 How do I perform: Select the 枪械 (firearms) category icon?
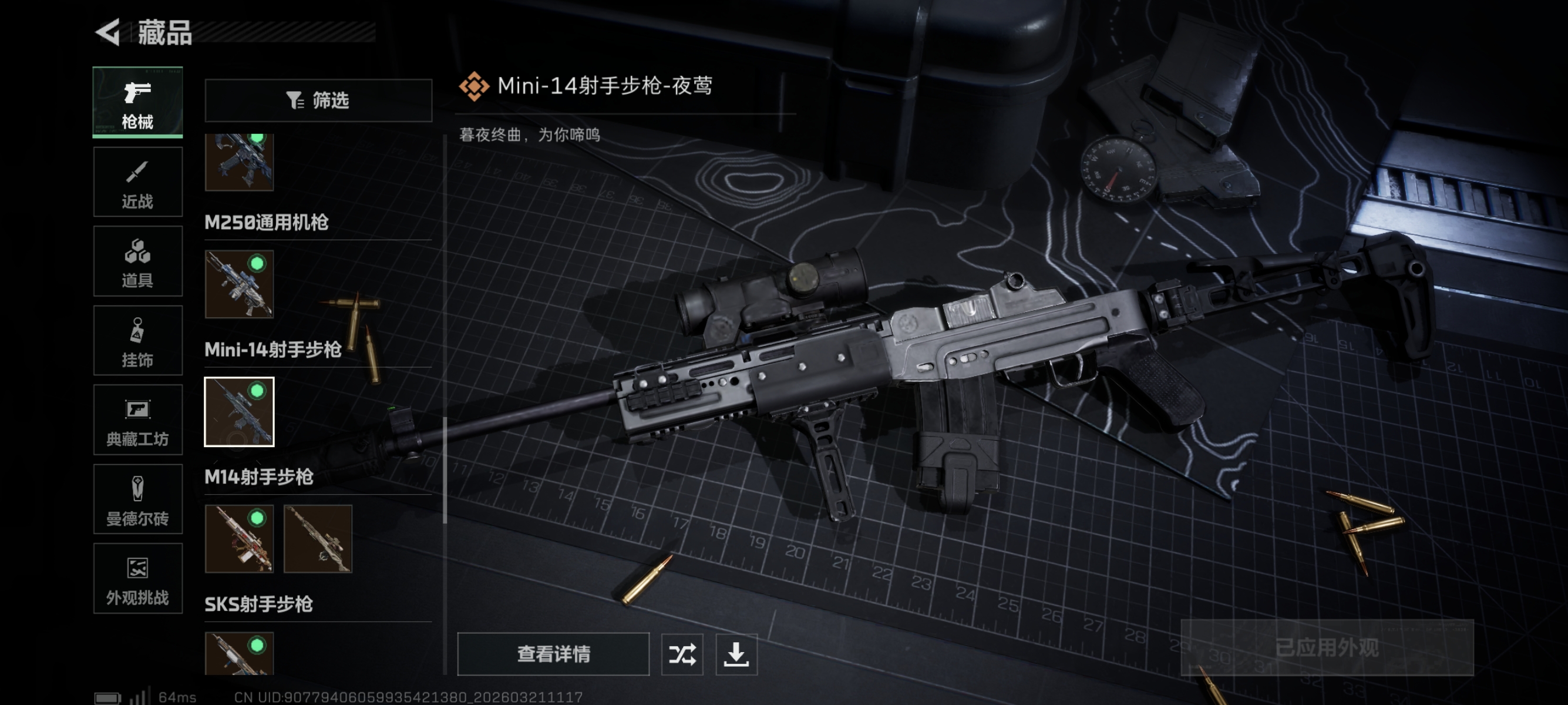[x=137, y=102]
